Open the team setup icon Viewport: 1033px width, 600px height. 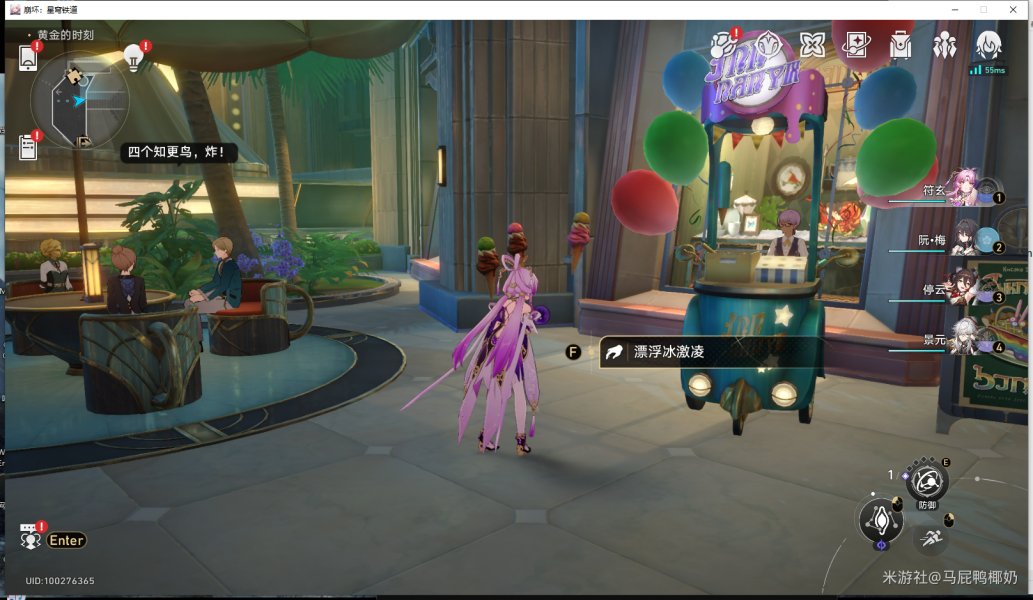click(x=944, y=45)
